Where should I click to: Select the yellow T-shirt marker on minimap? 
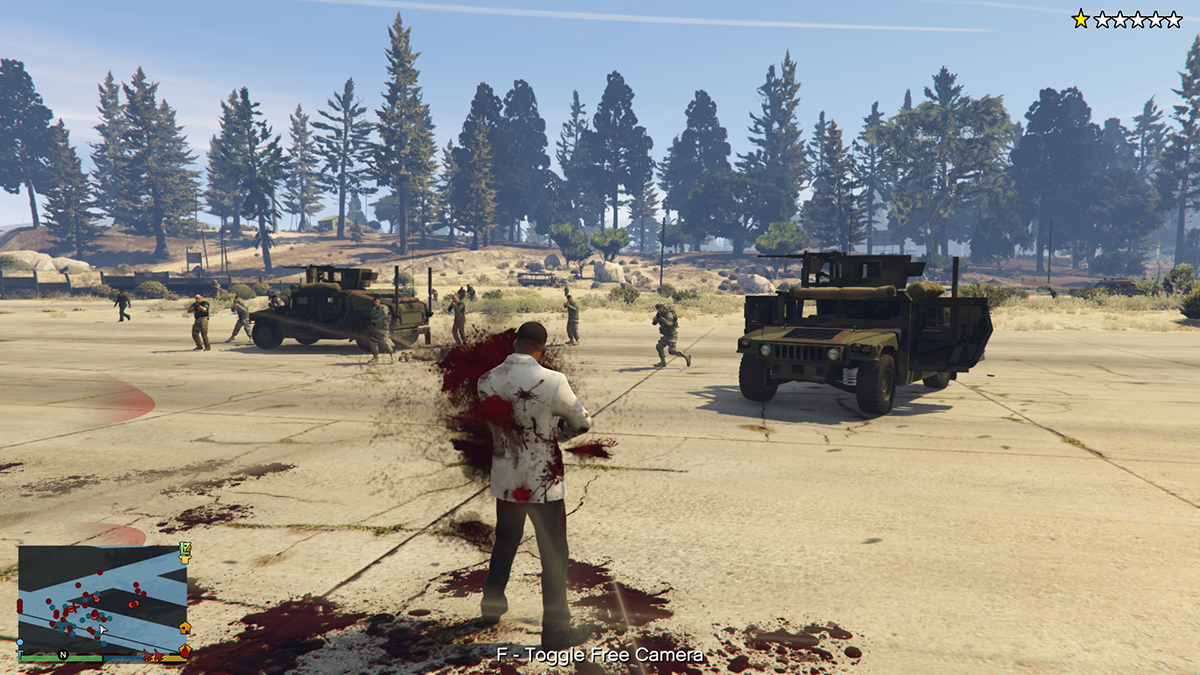coord(185,559)
